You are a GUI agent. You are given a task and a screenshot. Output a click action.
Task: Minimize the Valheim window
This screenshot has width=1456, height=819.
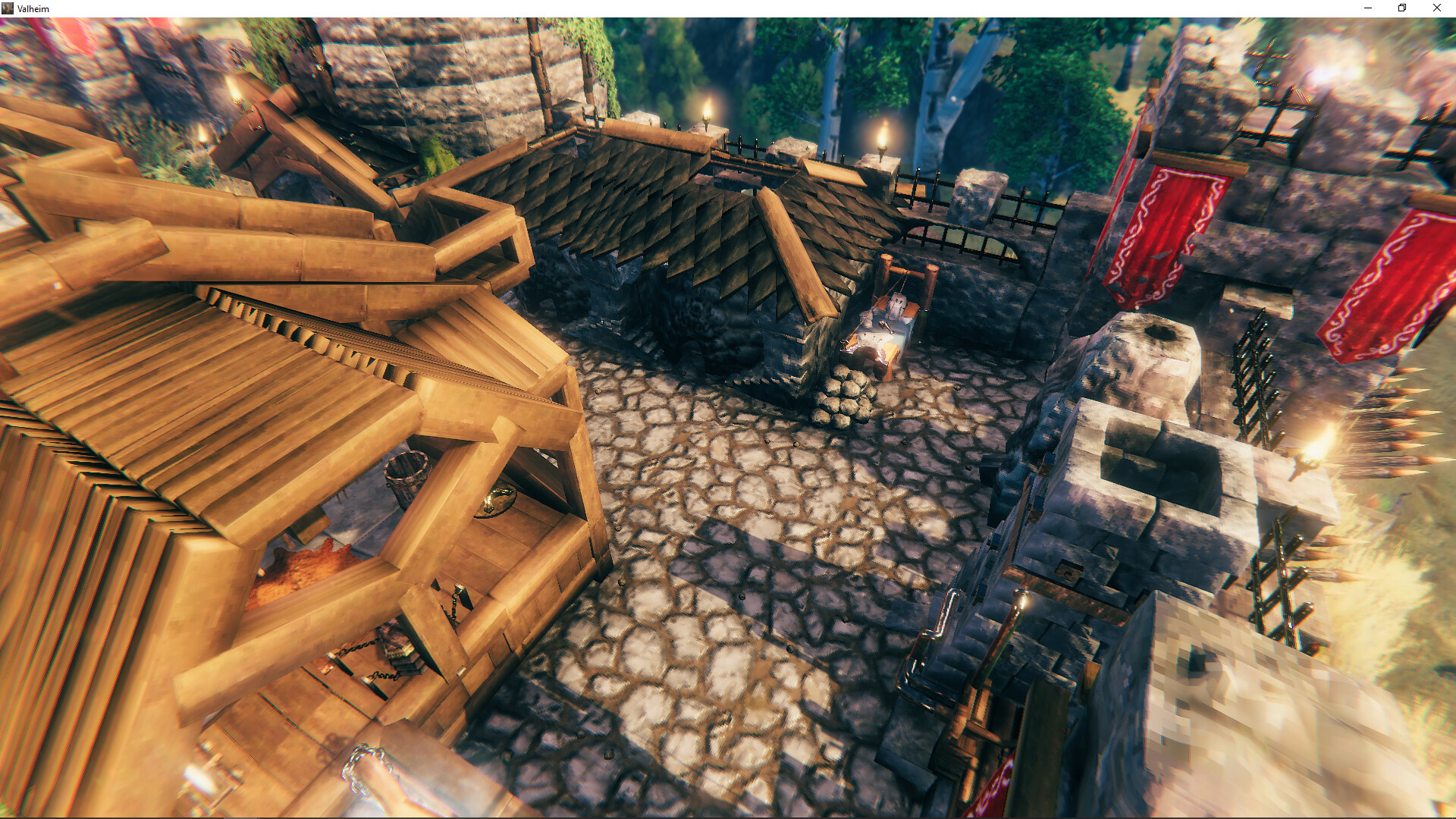[x=1368, y=8]
